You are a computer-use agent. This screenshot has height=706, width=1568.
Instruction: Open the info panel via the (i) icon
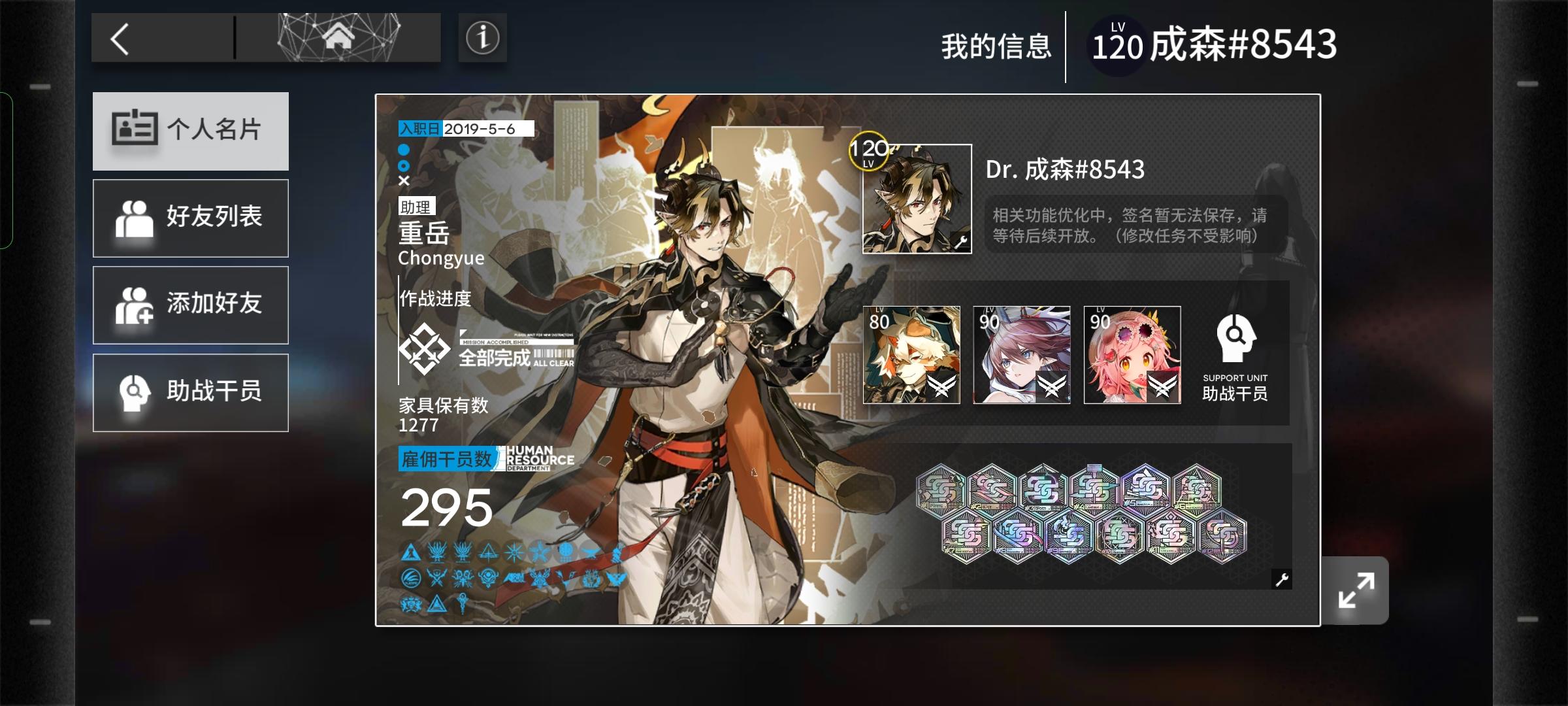(482, 37)
